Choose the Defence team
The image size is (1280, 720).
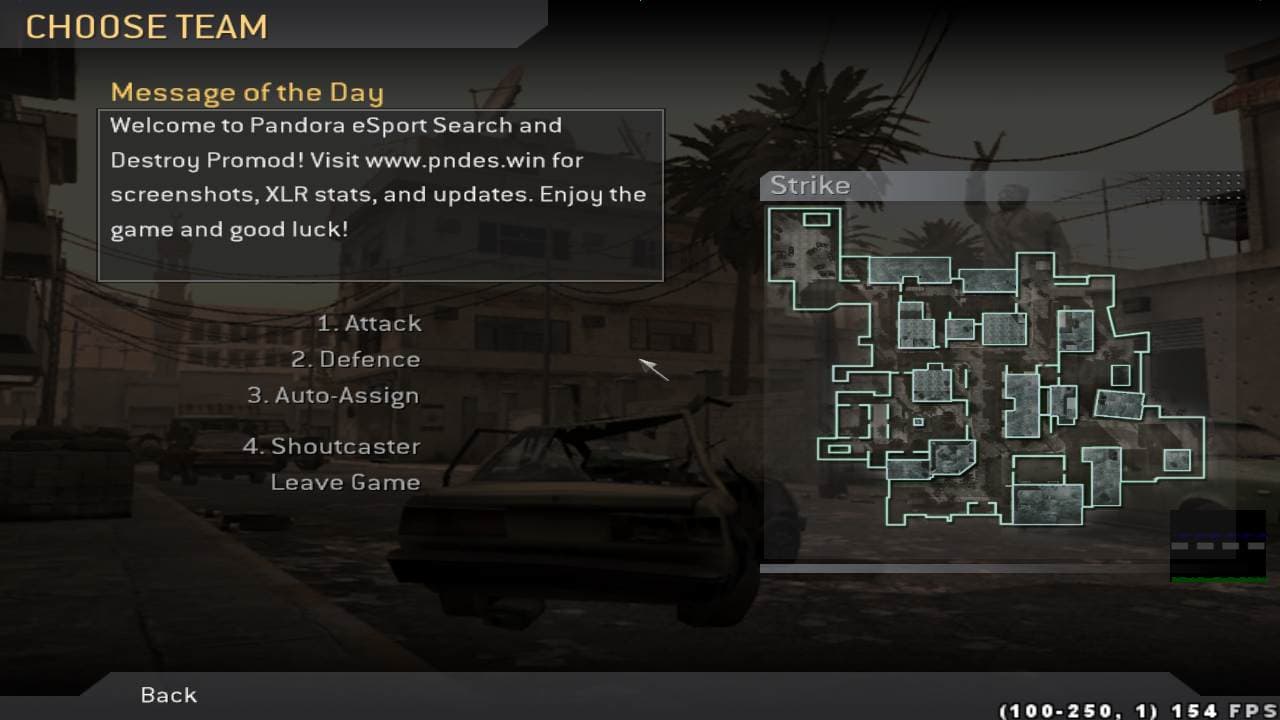click(356, 360)
